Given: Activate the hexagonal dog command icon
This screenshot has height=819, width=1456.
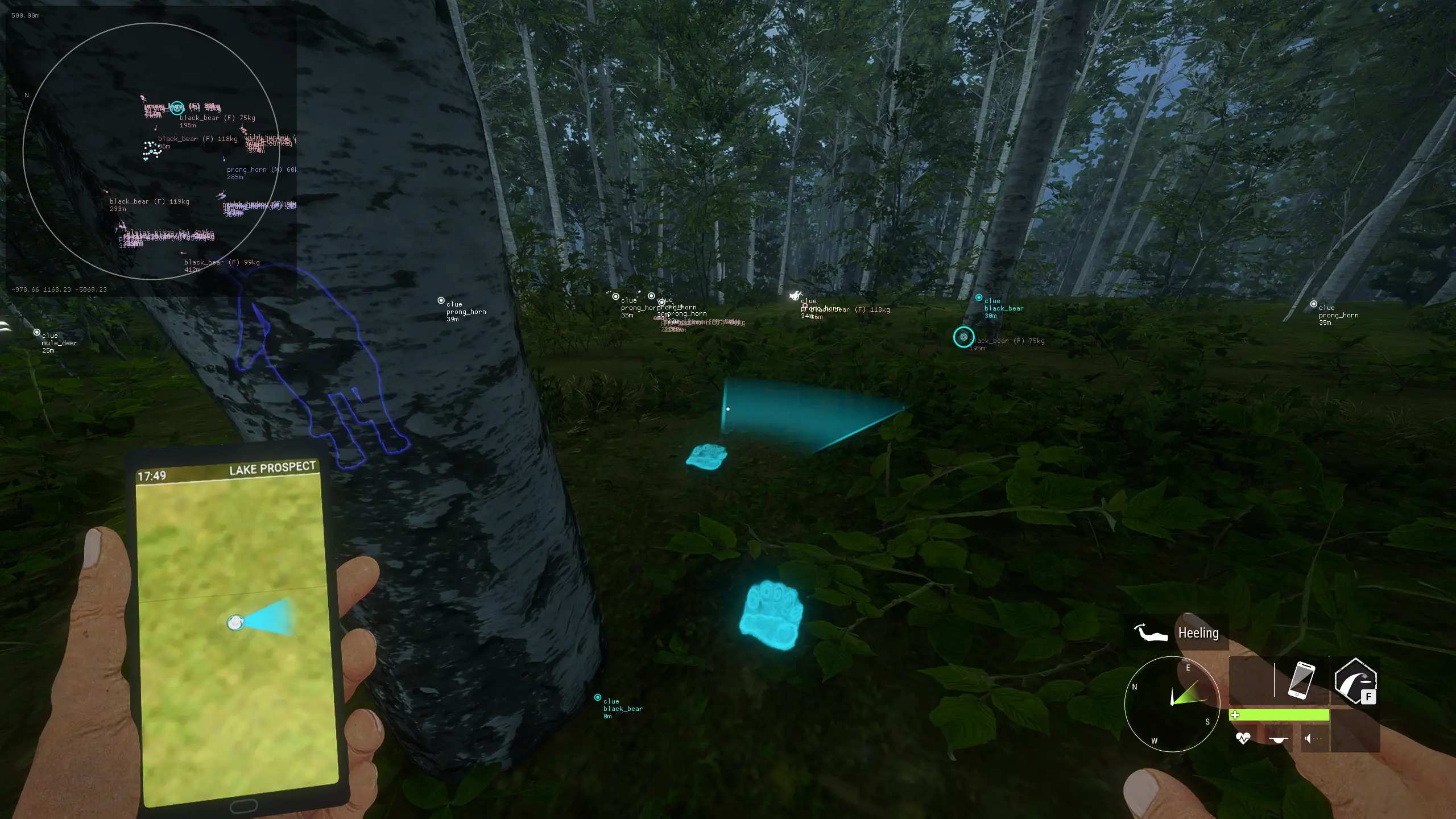Looking at the screenshot, I should 1355,680.
